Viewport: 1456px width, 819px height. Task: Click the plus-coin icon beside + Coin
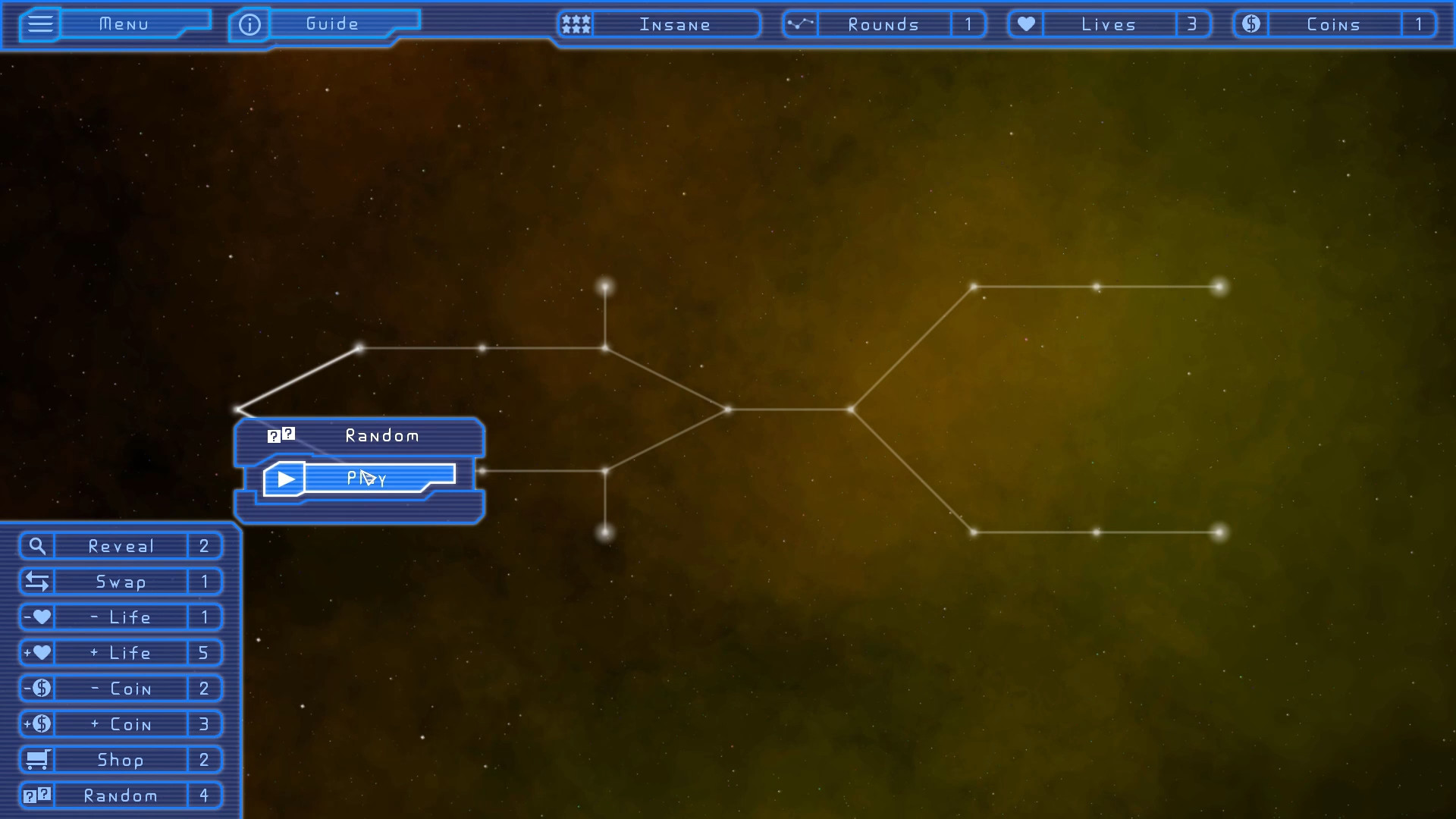pos(37,723)
